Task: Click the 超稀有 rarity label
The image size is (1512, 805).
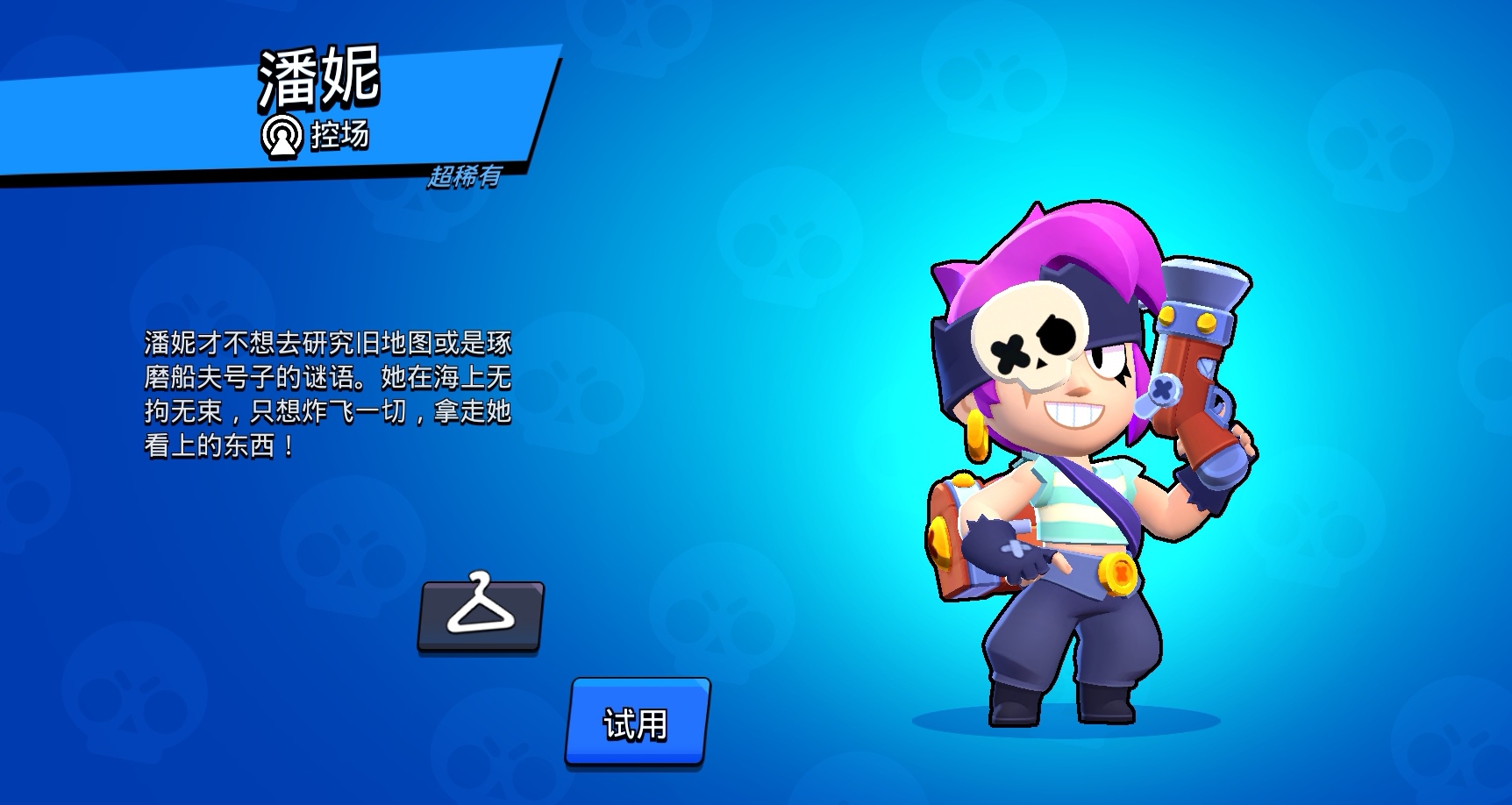Action: click(x=467, y=177)
